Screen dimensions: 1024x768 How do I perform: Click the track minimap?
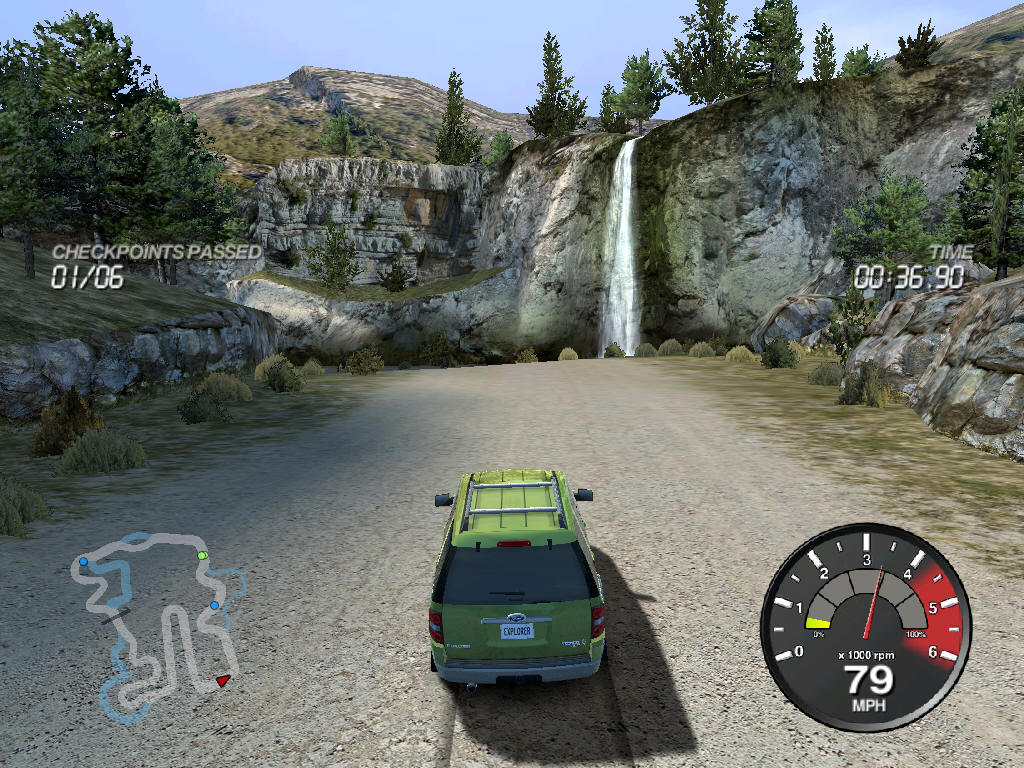click(158, 627)
